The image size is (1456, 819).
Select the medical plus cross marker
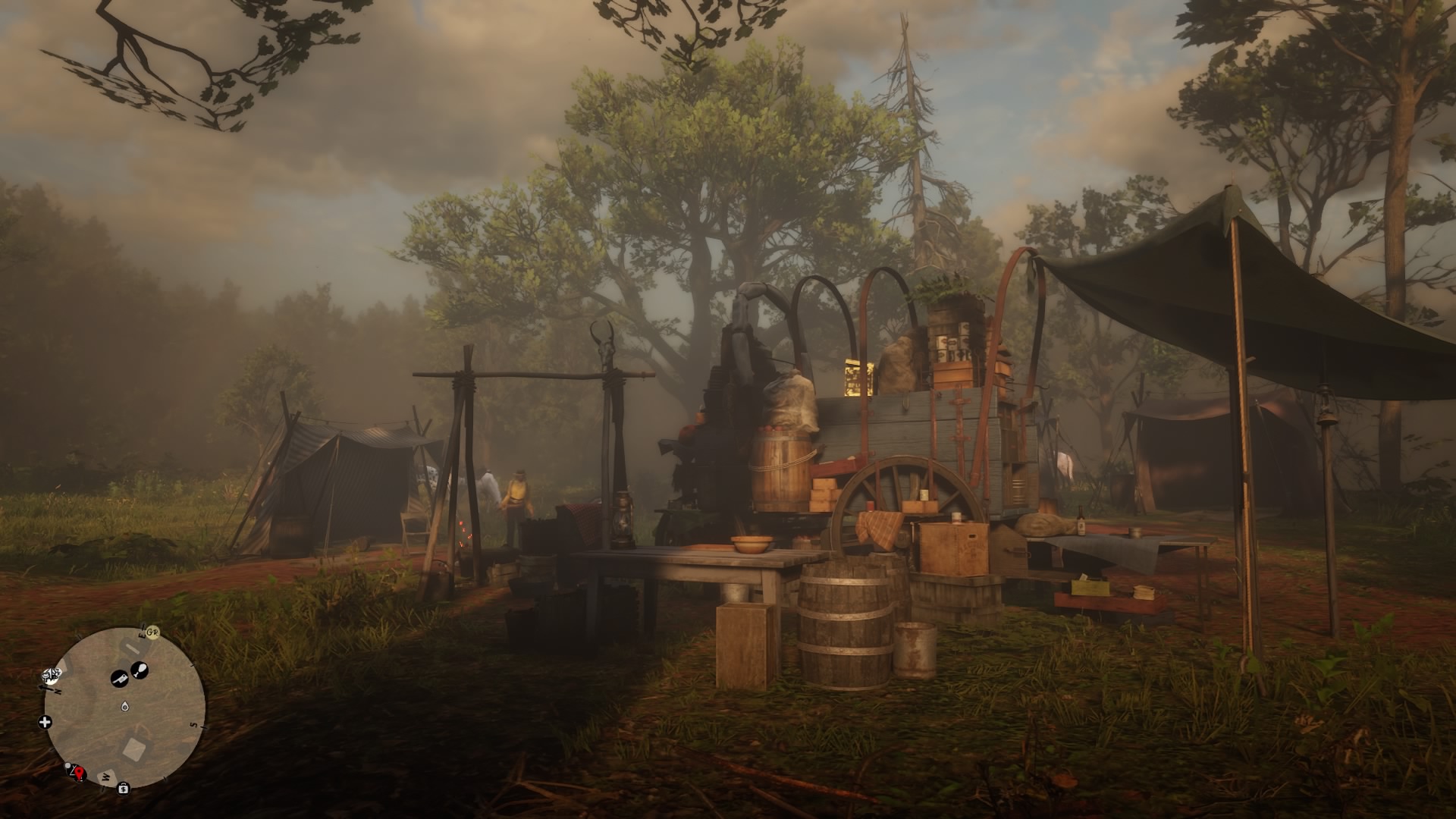[45, 722]
